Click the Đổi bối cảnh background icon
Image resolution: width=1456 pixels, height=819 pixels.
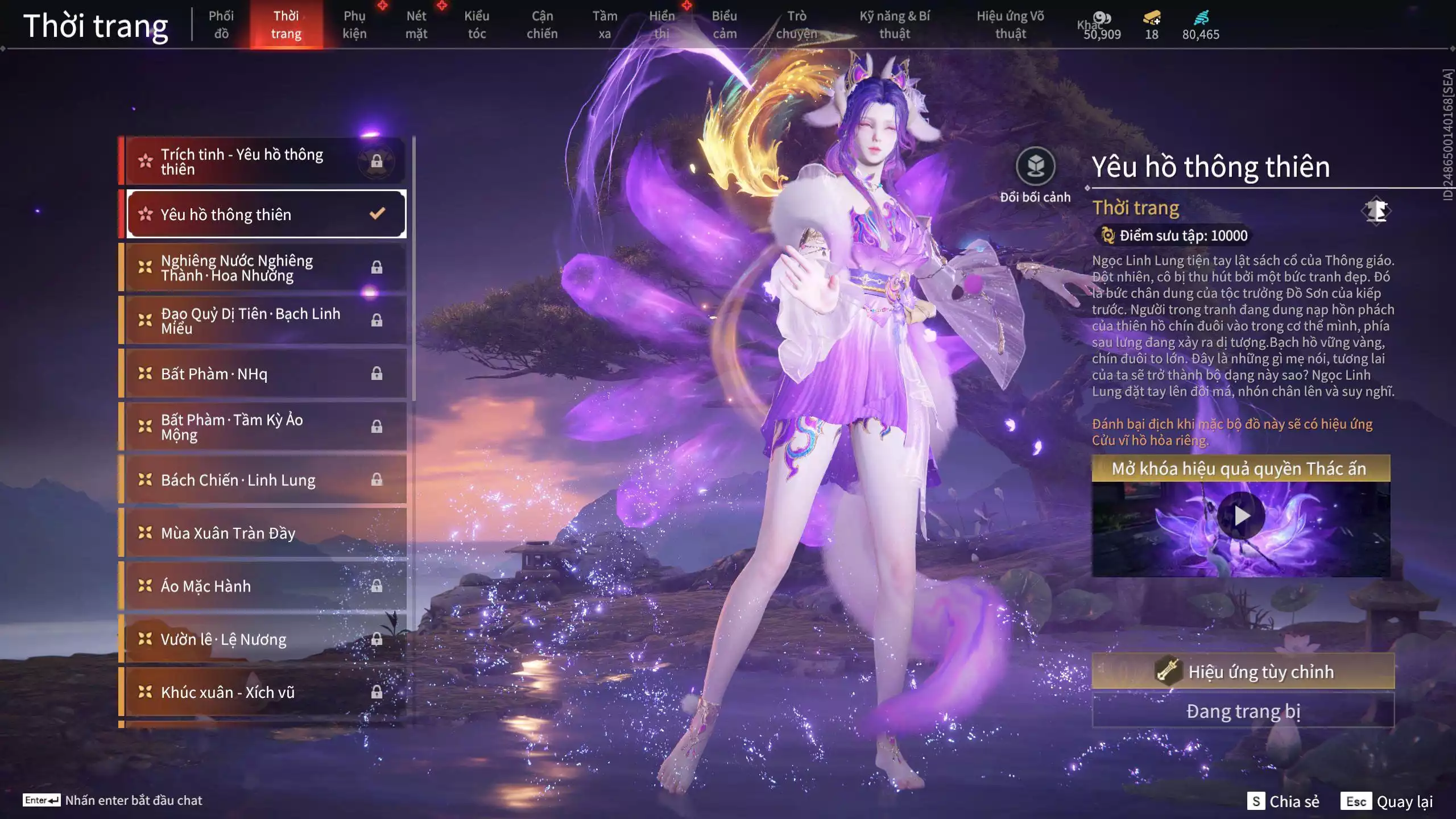[1035, 167]
